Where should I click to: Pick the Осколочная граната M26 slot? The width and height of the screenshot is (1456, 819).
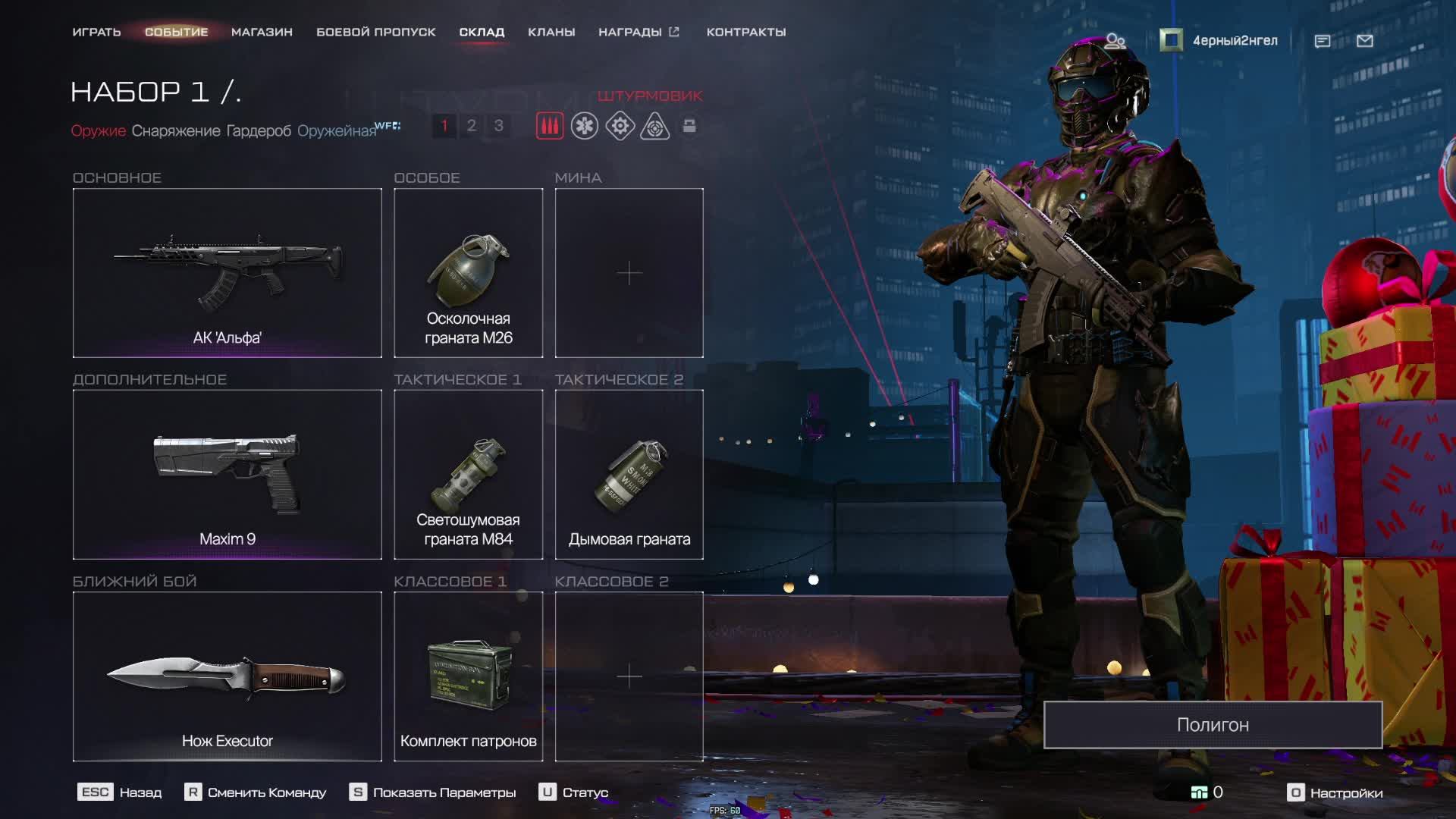pyautogui.click(x=468, y=273)
